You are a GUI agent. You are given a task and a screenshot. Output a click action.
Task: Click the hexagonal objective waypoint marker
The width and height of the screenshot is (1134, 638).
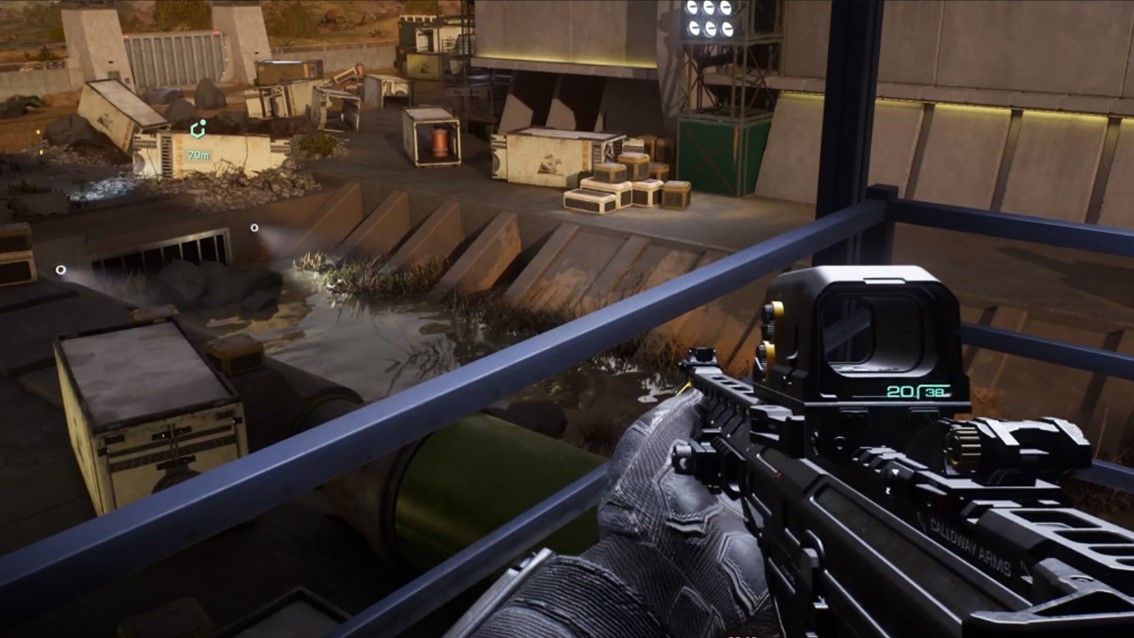[198, 130]
